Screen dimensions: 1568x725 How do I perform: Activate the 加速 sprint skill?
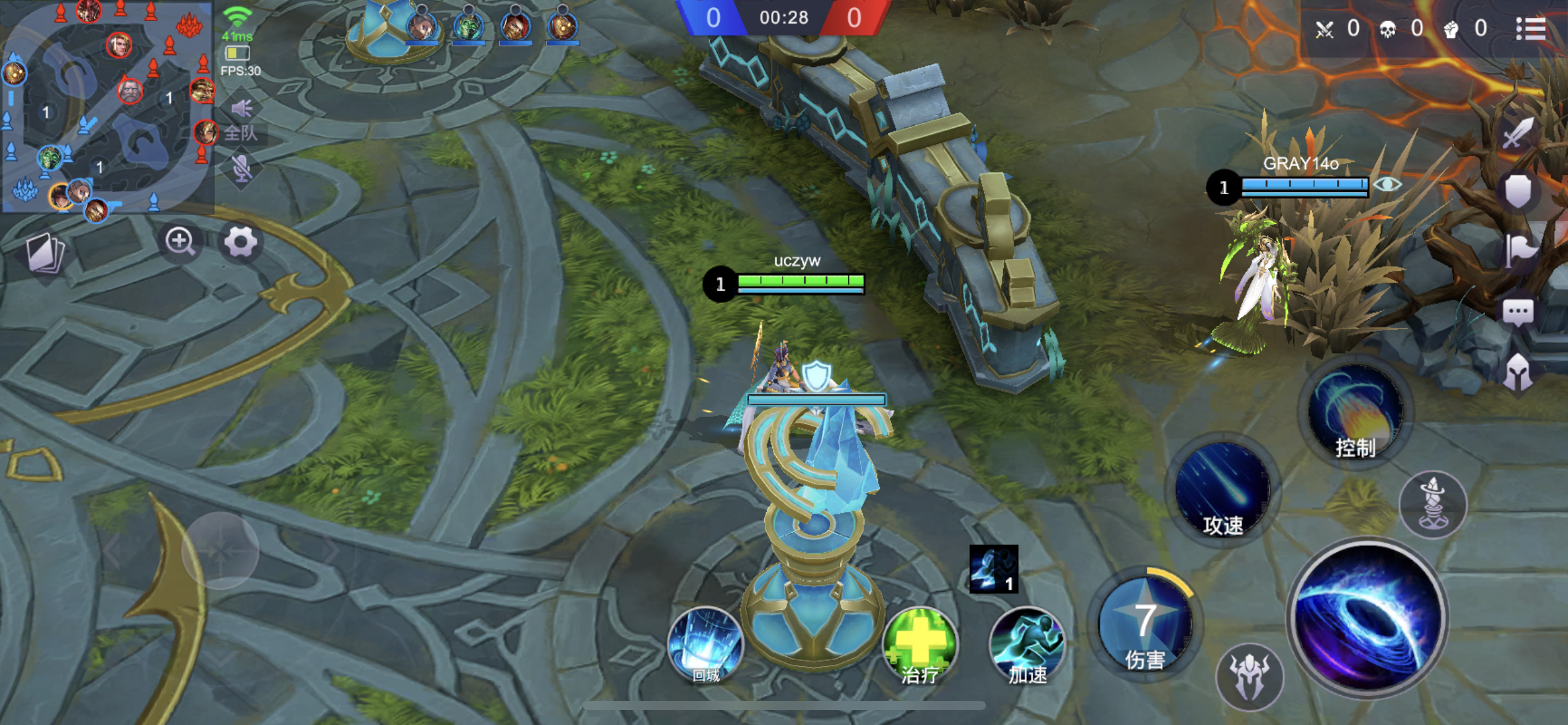[1027, 644]
